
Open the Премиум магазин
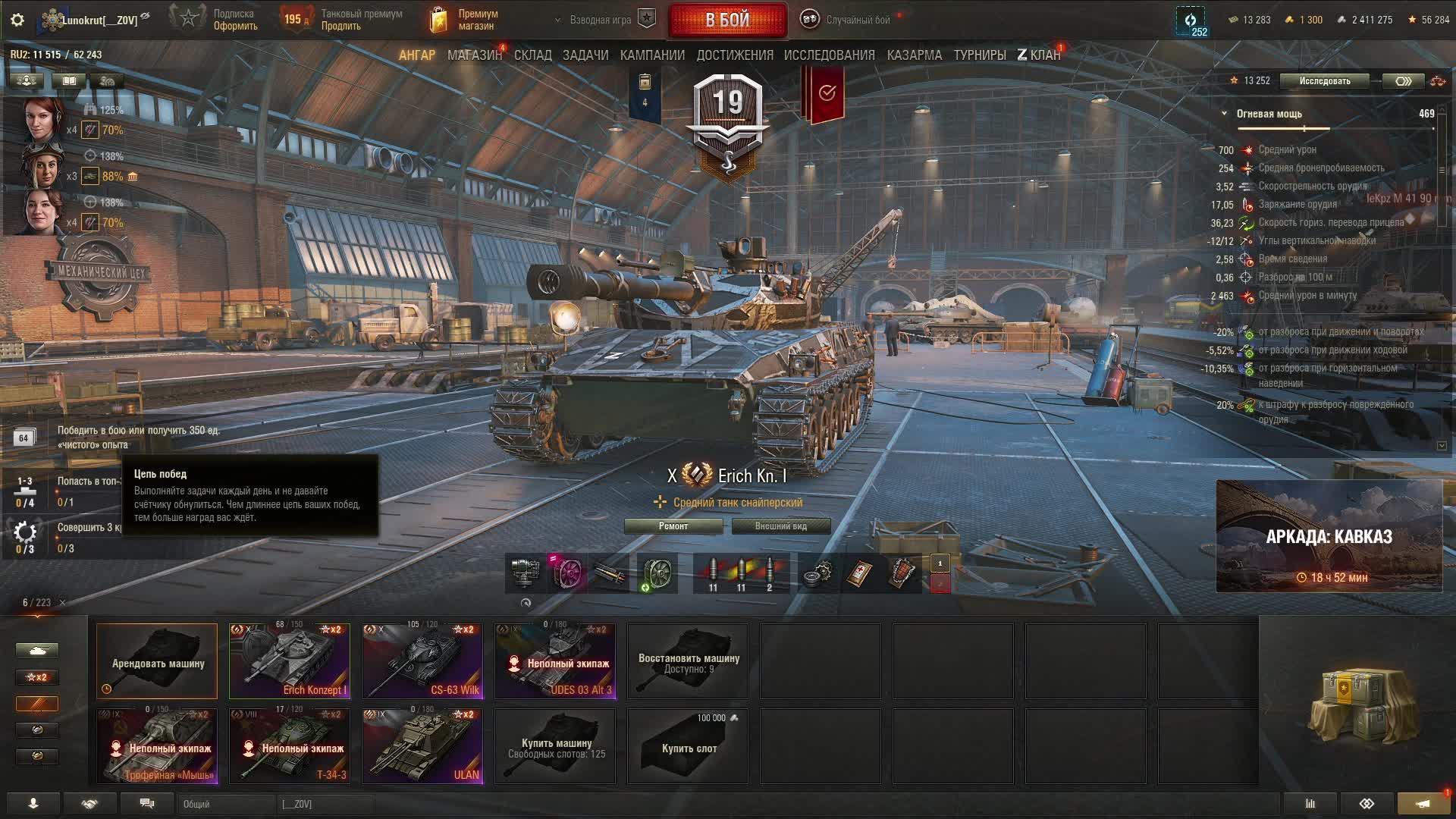464,20
